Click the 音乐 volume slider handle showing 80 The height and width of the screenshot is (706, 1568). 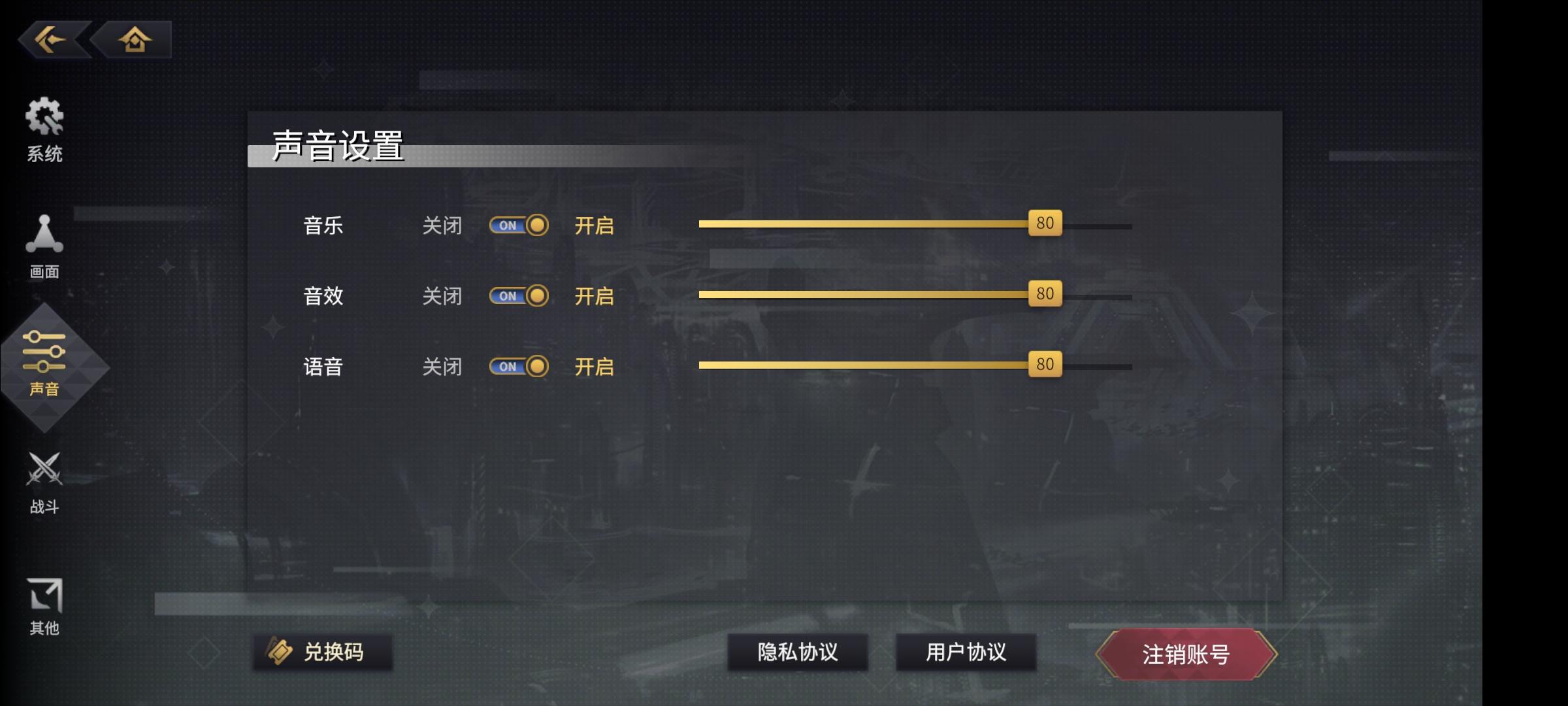tap(1046, 223)
